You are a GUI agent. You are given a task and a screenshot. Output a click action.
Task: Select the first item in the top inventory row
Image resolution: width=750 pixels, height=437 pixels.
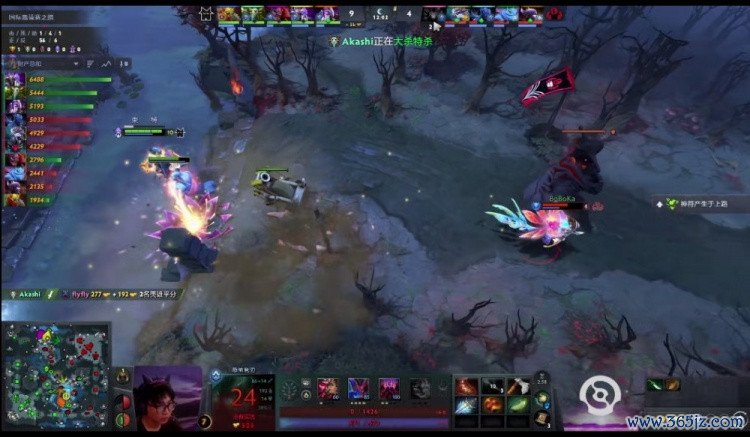(x=467, y=386)
